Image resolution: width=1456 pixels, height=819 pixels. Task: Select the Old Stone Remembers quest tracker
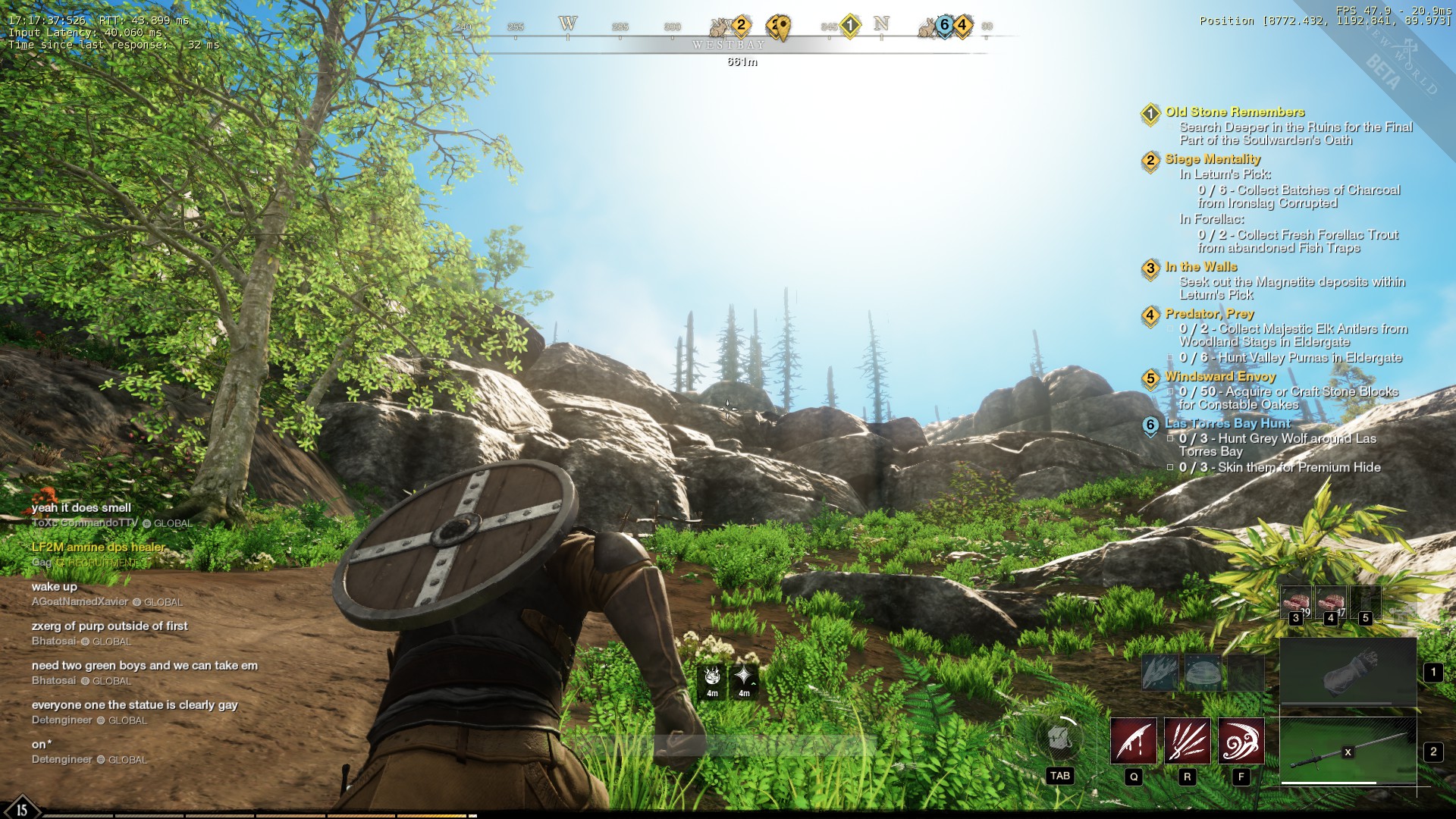point(1235,112)
